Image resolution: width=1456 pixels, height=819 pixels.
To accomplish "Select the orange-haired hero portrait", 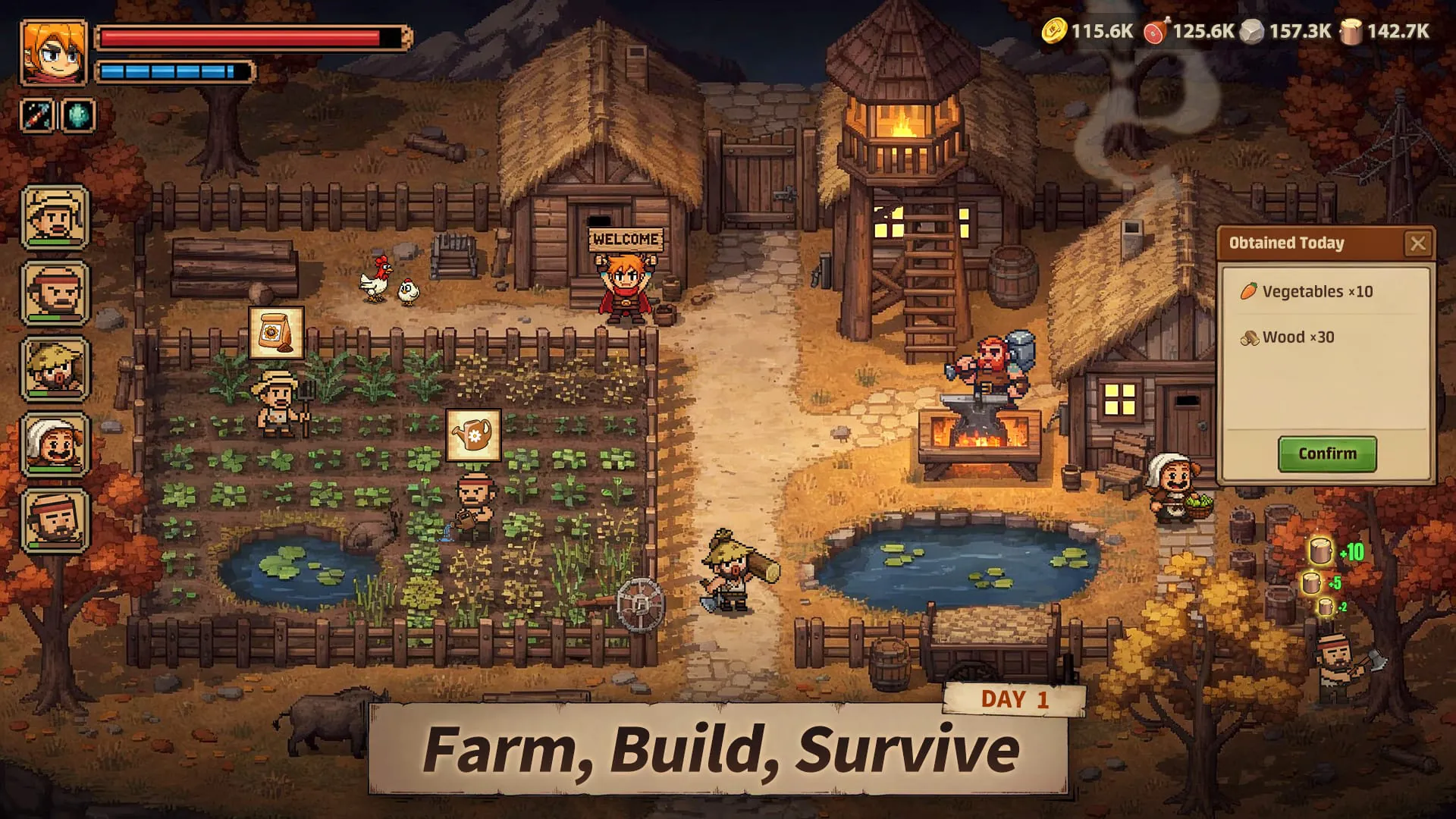I will 53,52.
